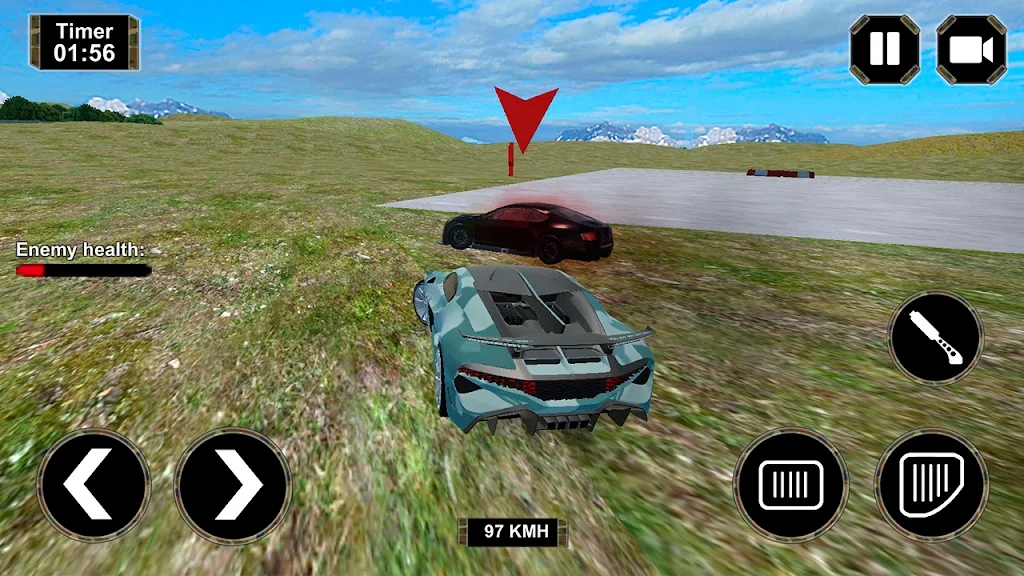Fire the rocket weapon button
The image size is (1024, 576).
click(x=936, y=338)
